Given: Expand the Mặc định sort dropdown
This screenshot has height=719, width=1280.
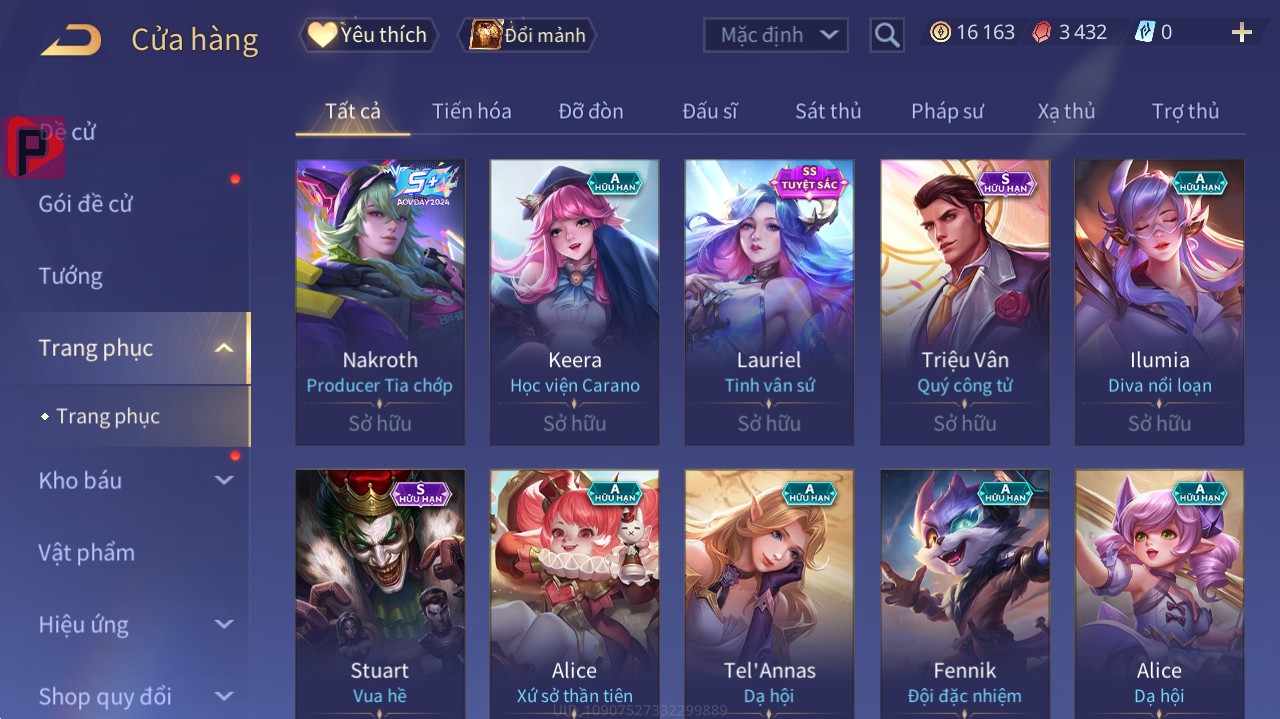Looking at the screenshot, I should [x=776, y=35].
